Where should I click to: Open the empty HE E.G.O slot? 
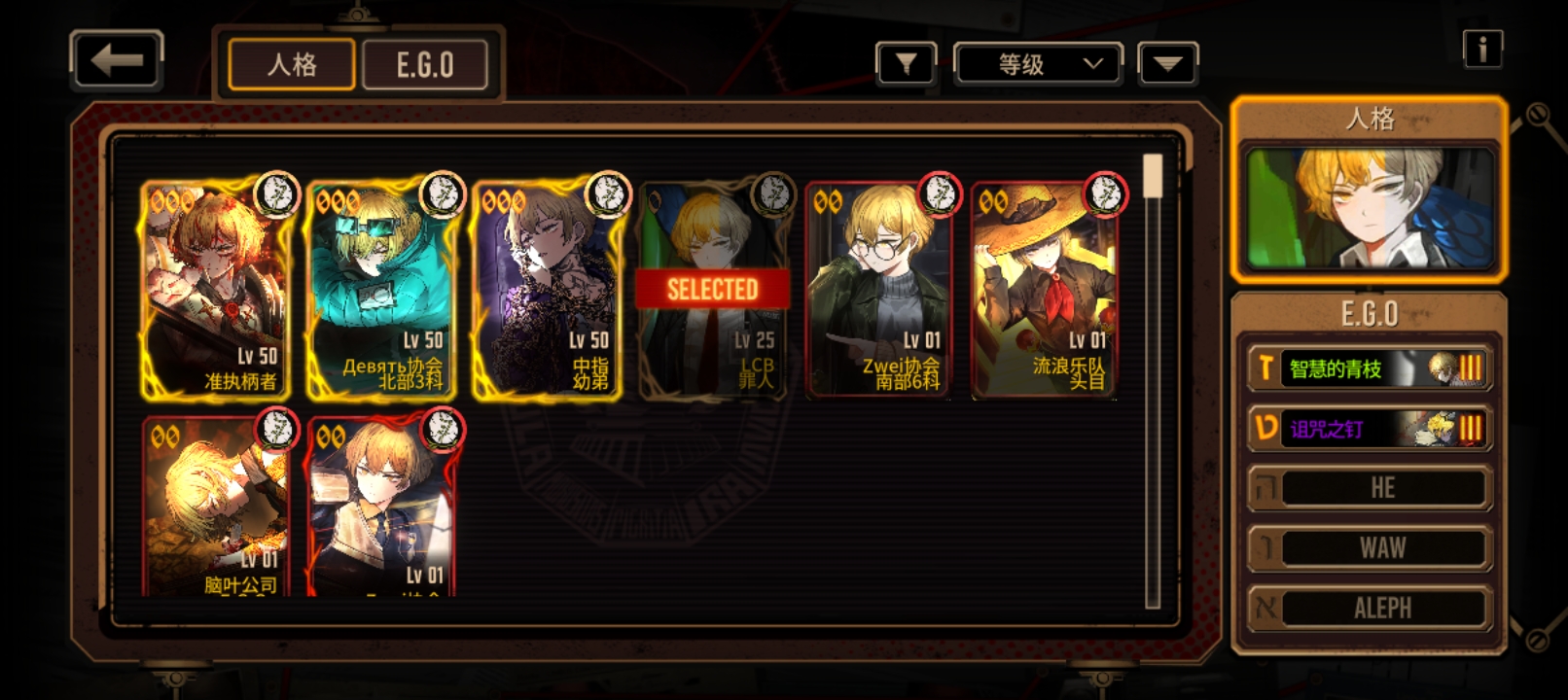(x=1370, y=488)
